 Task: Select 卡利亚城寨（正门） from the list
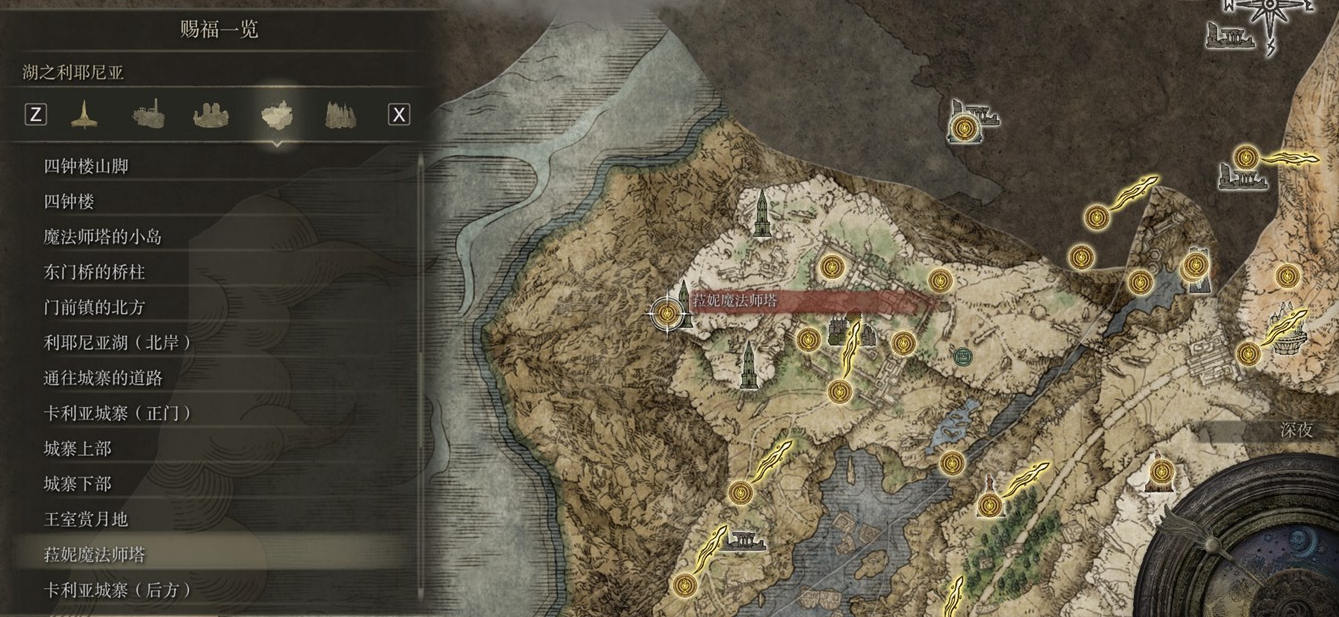(x=118, y=413)
